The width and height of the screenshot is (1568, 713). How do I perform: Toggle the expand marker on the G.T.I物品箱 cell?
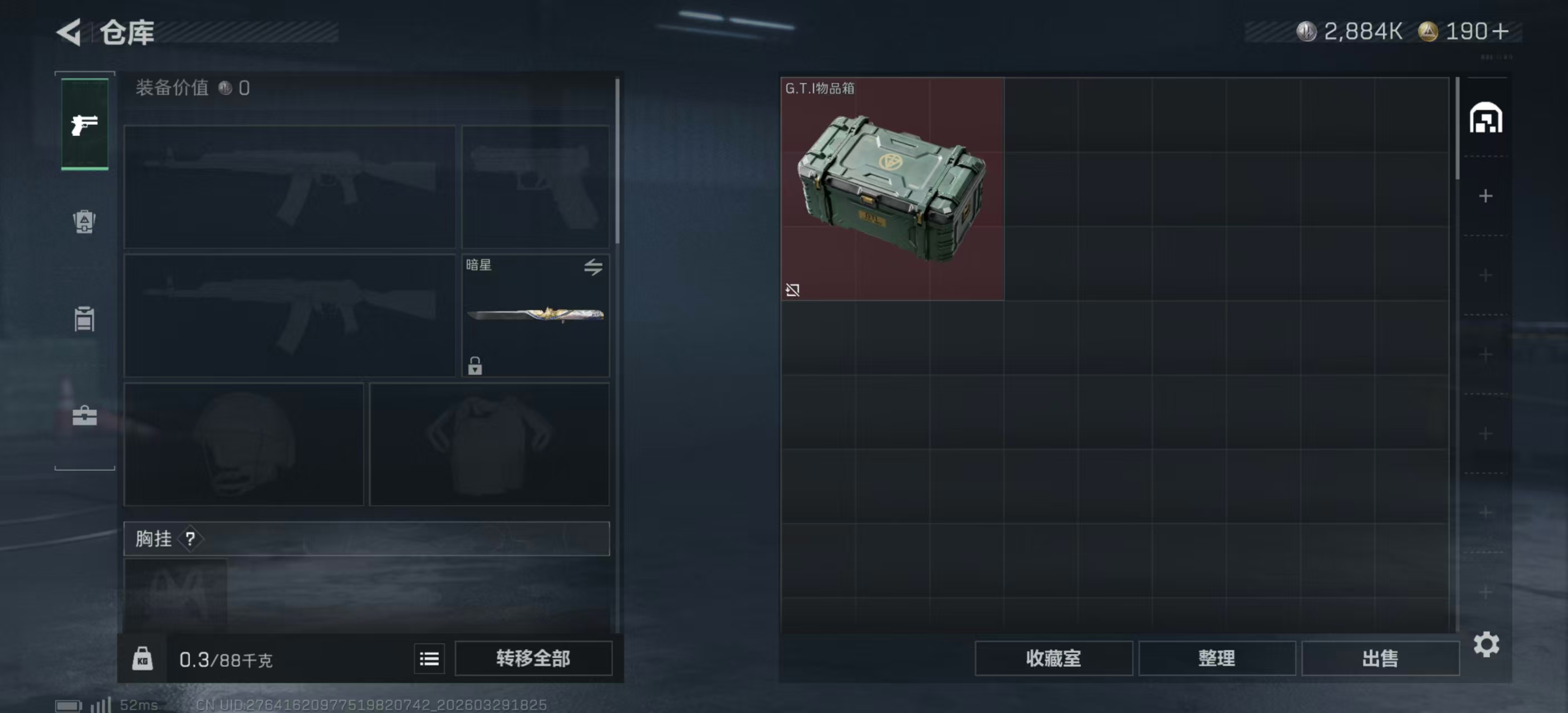(x=793, y=290)
